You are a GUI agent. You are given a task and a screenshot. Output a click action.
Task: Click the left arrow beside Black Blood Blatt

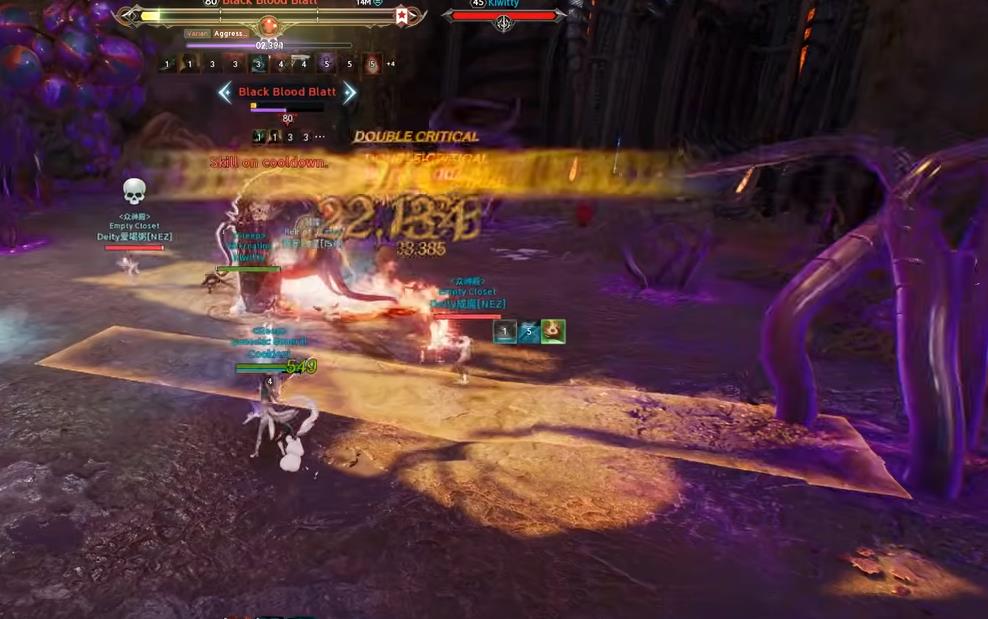(225, 93)
